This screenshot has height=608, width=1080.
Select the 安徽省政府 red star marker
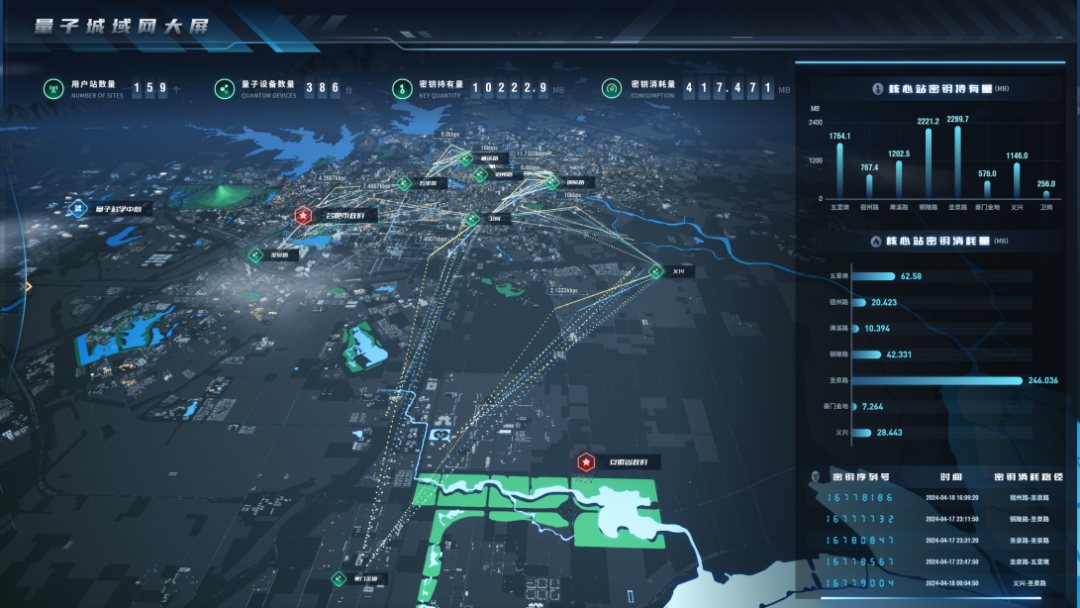coord(585,462)
